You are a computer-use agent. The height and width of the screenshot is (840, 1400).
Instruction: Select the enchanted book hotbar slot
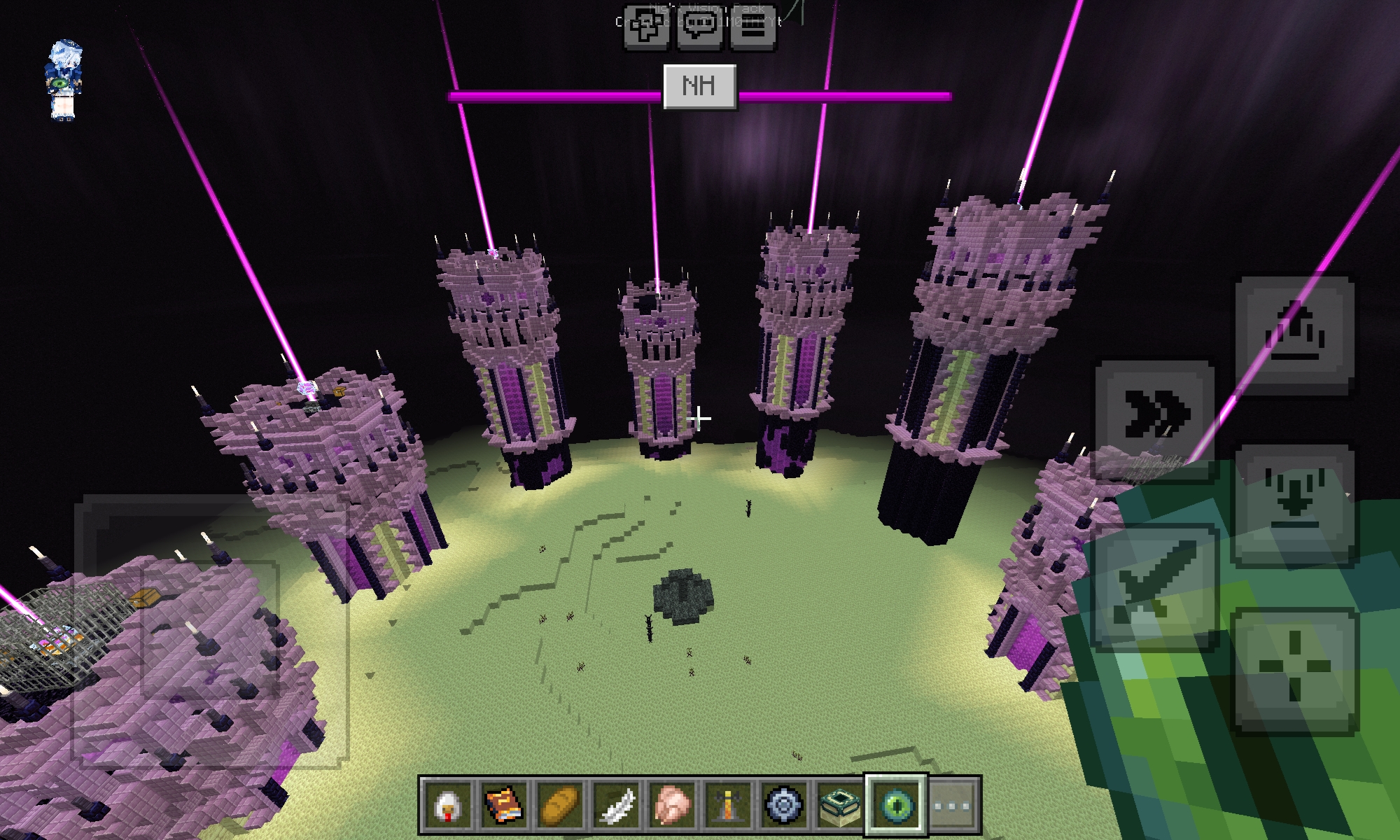pyautogui.click(x=505, y=805)
